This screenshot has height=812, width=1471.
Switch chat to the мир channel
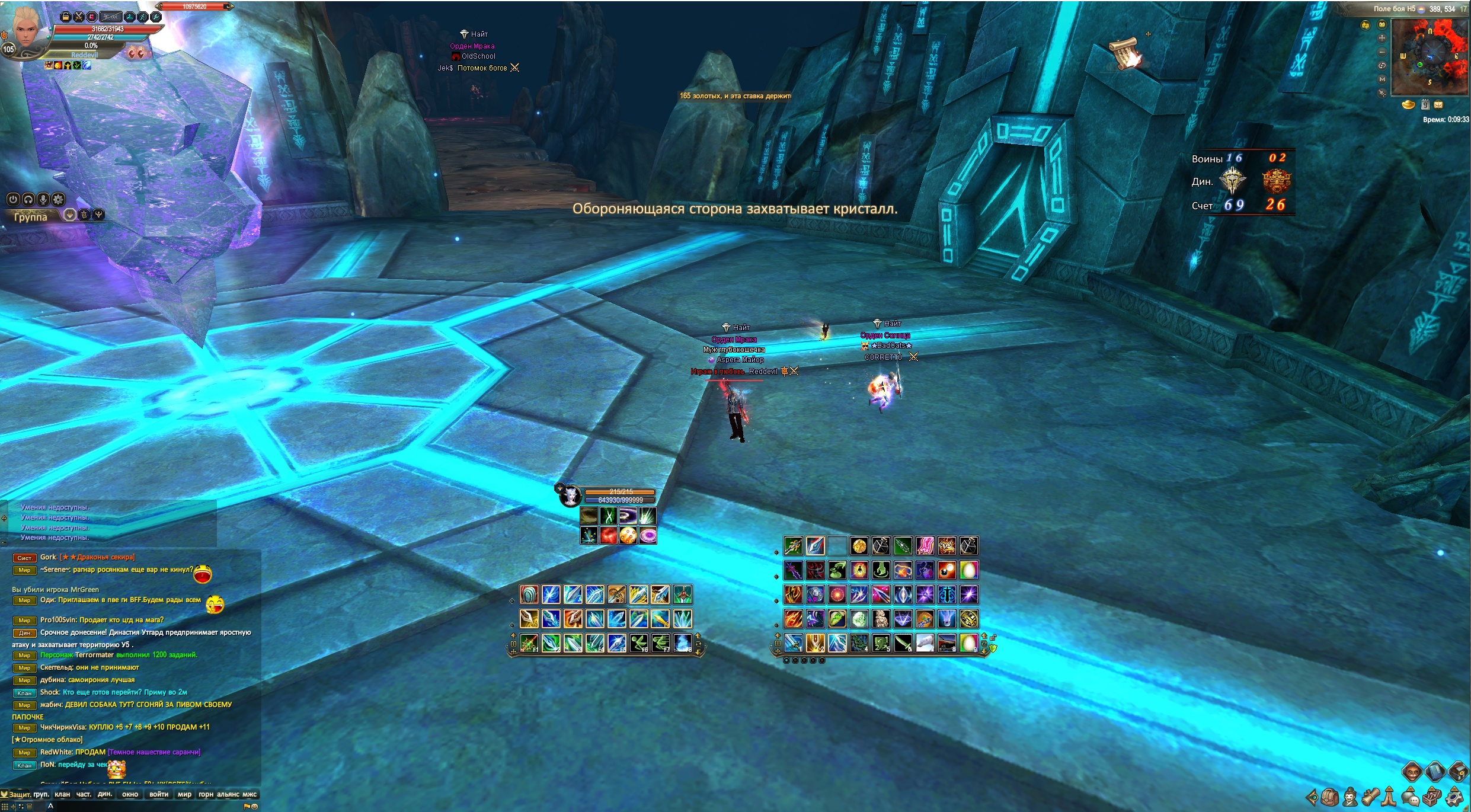coord(184,795)
